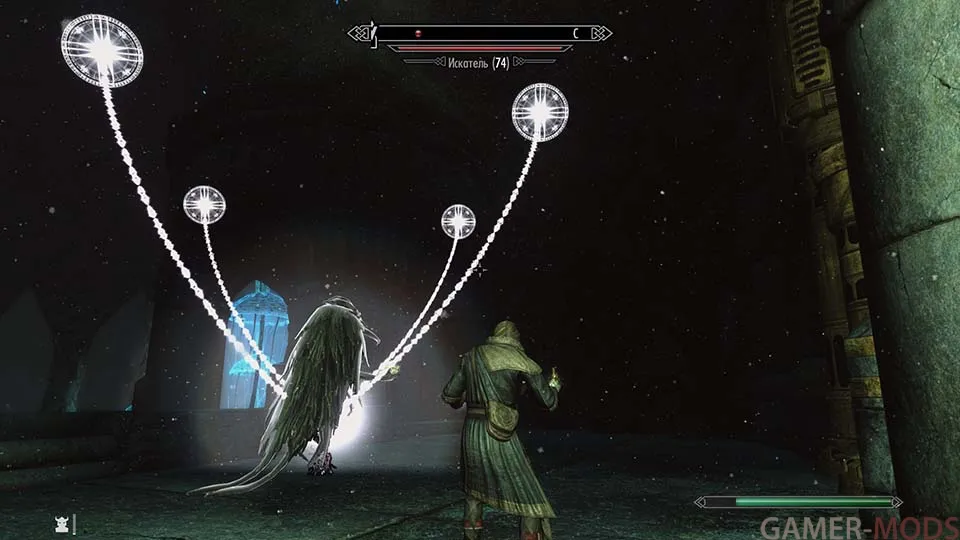Click the horned helmet status icon
This screenshot has width=960, height=540.
63,523
